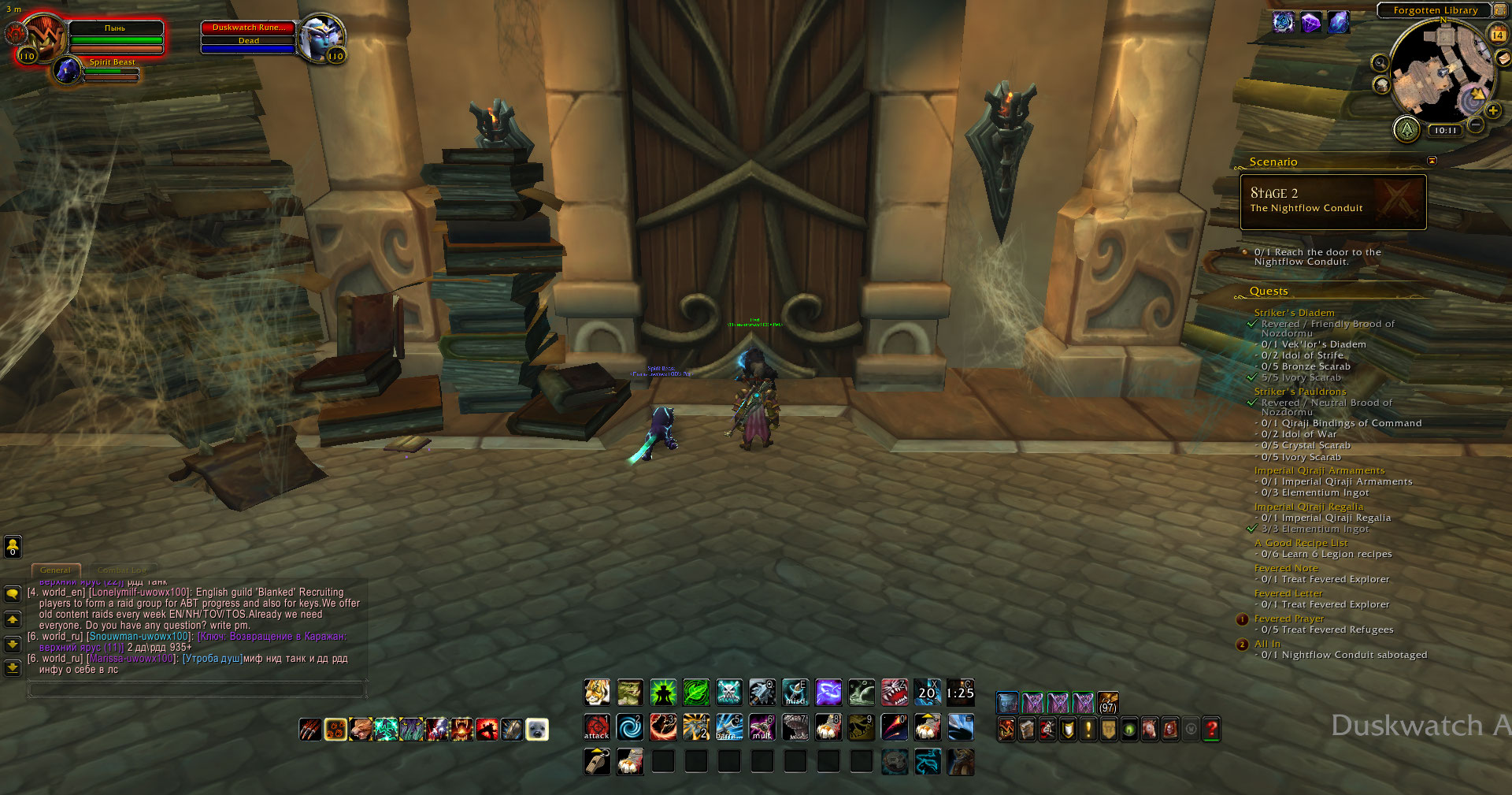Open the green class hall button

1406,128
